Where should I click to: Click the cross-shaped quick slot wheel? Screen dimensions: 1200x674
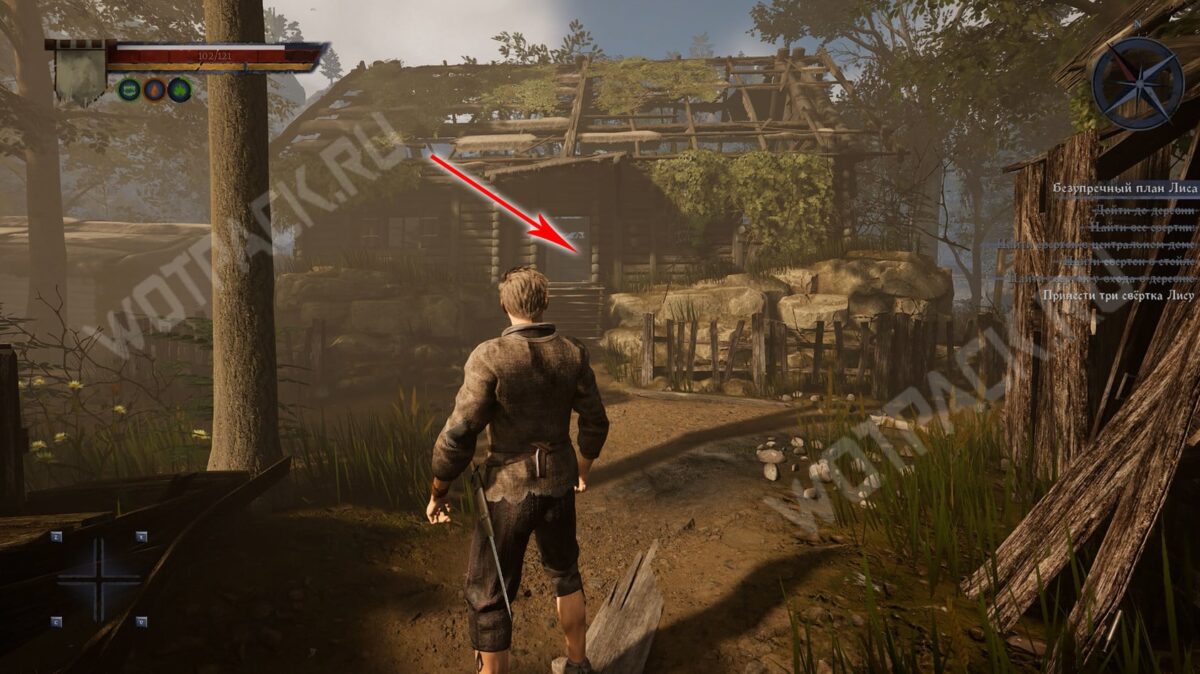(x=98, y=579)
